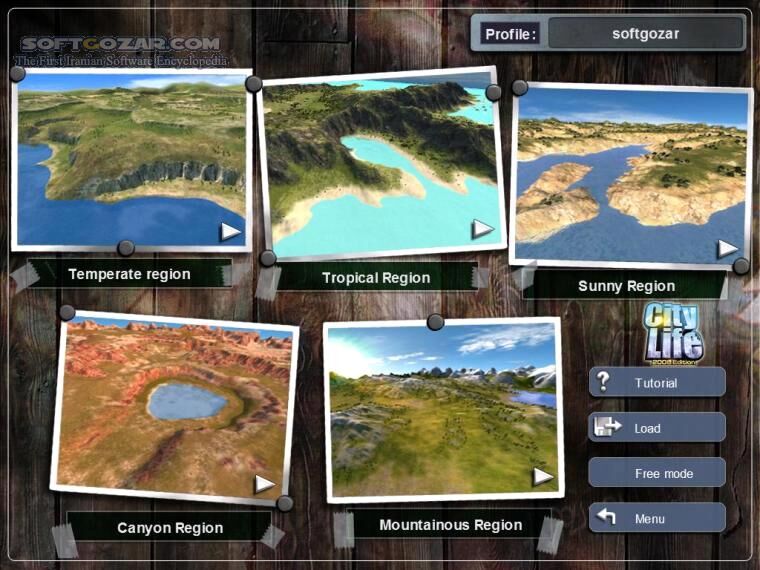This screenshot has width=760, height=570.
Task: Open the Canyon Region photo
Action: coord(172,408)
